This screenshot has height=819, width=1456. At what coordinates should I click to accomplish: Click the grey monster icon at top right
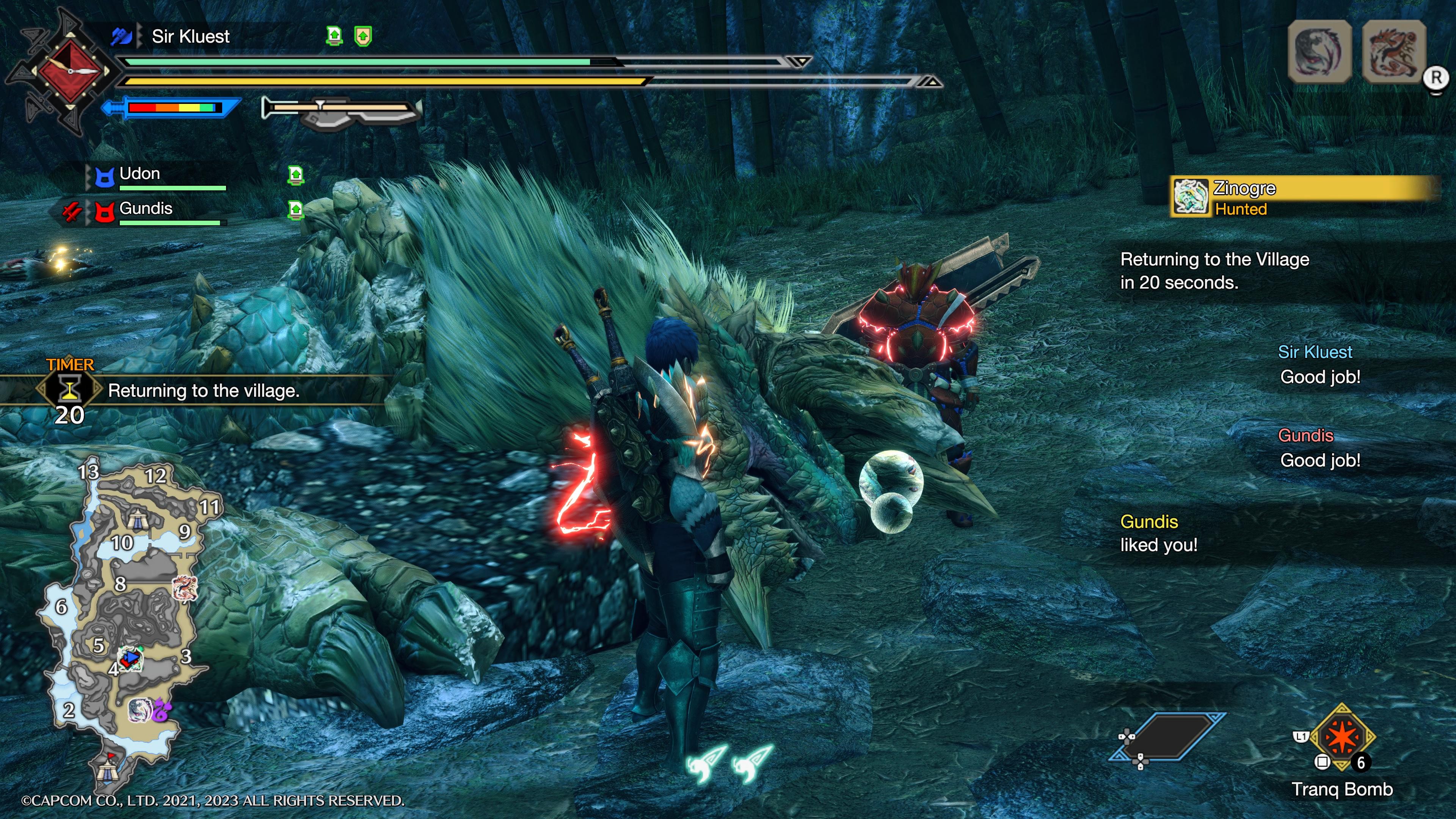pyautogui.click(x=1319, y=52)
